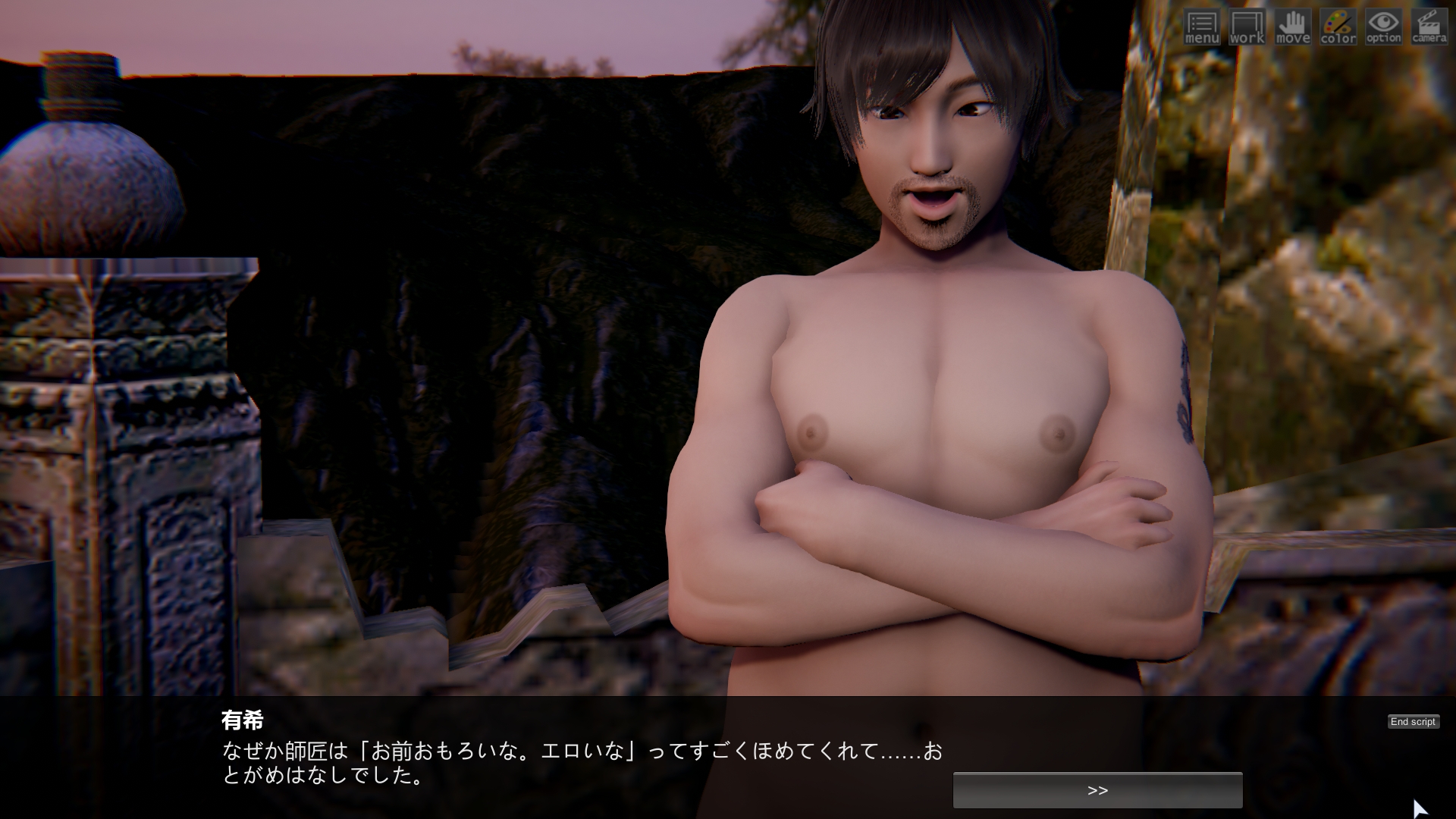The height and width of the screenshot is (819, 1456).
Task: Advance dialogue with the >> button
Action: 1097,790
